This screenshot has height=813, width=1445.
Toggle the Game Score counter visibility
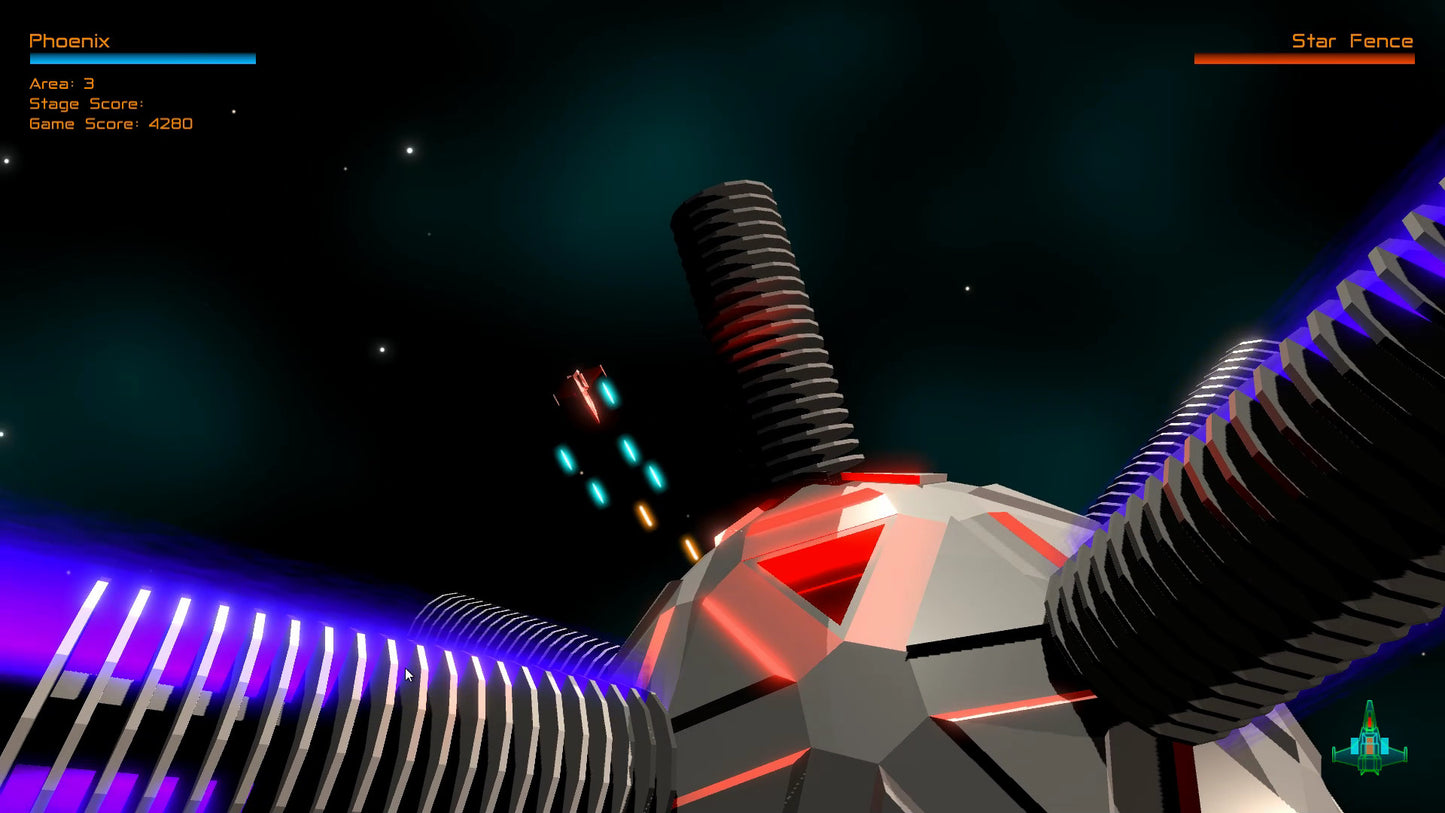pyautogui.click(x=110, y=123)
